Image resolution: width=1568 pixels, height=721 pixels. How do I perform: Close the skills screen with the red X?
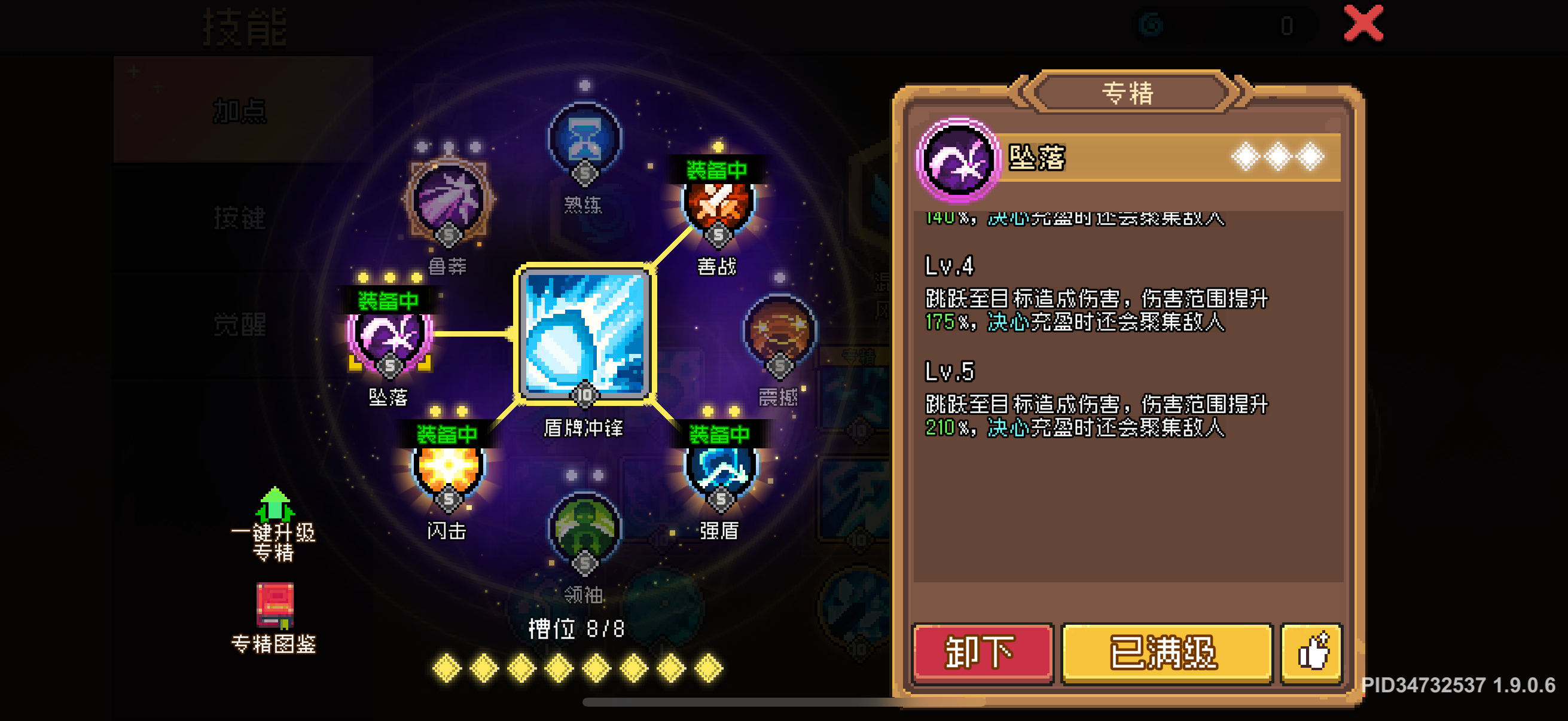click(1365, 26)
